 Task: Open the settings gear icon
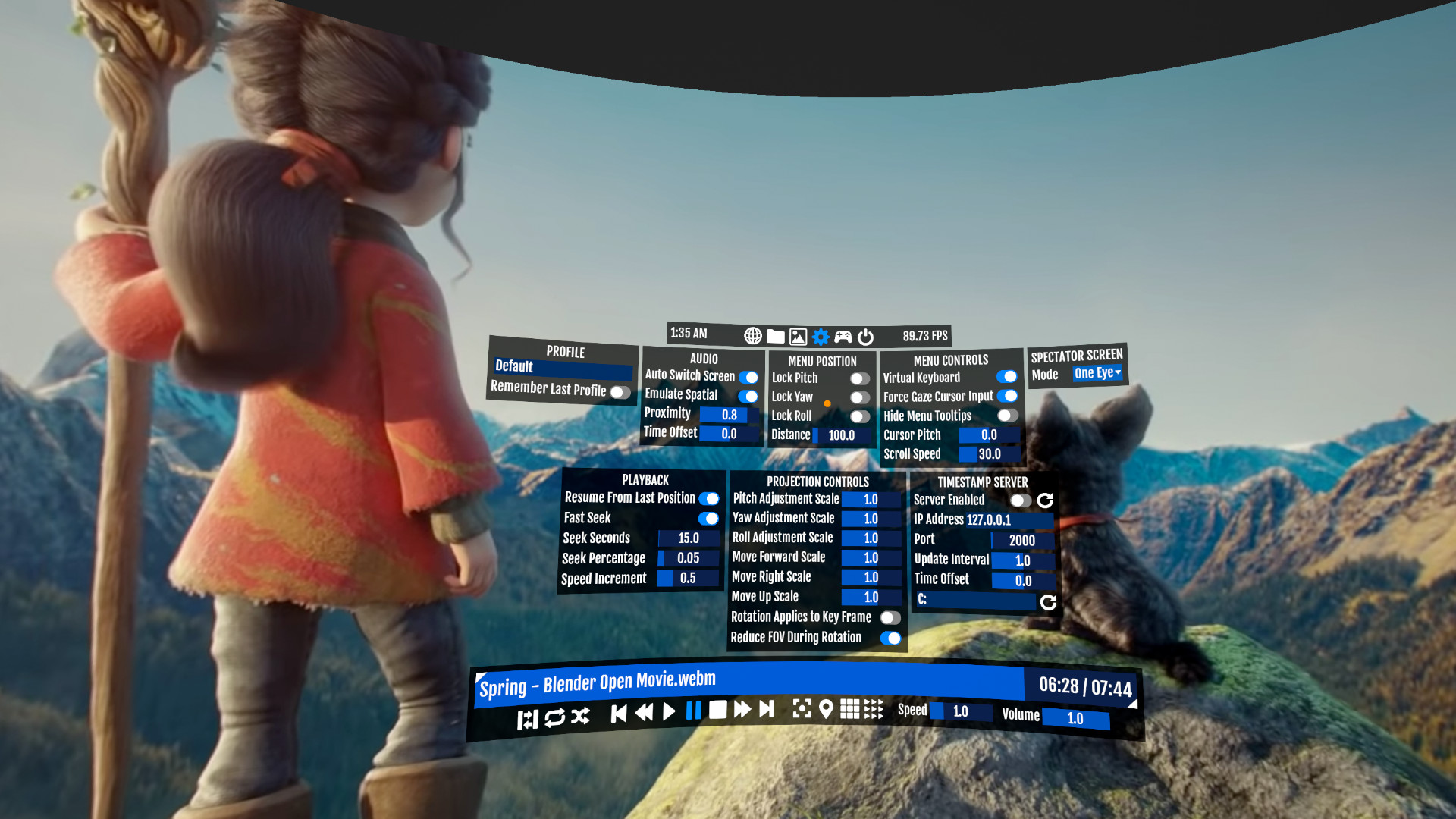coord(820,336)
